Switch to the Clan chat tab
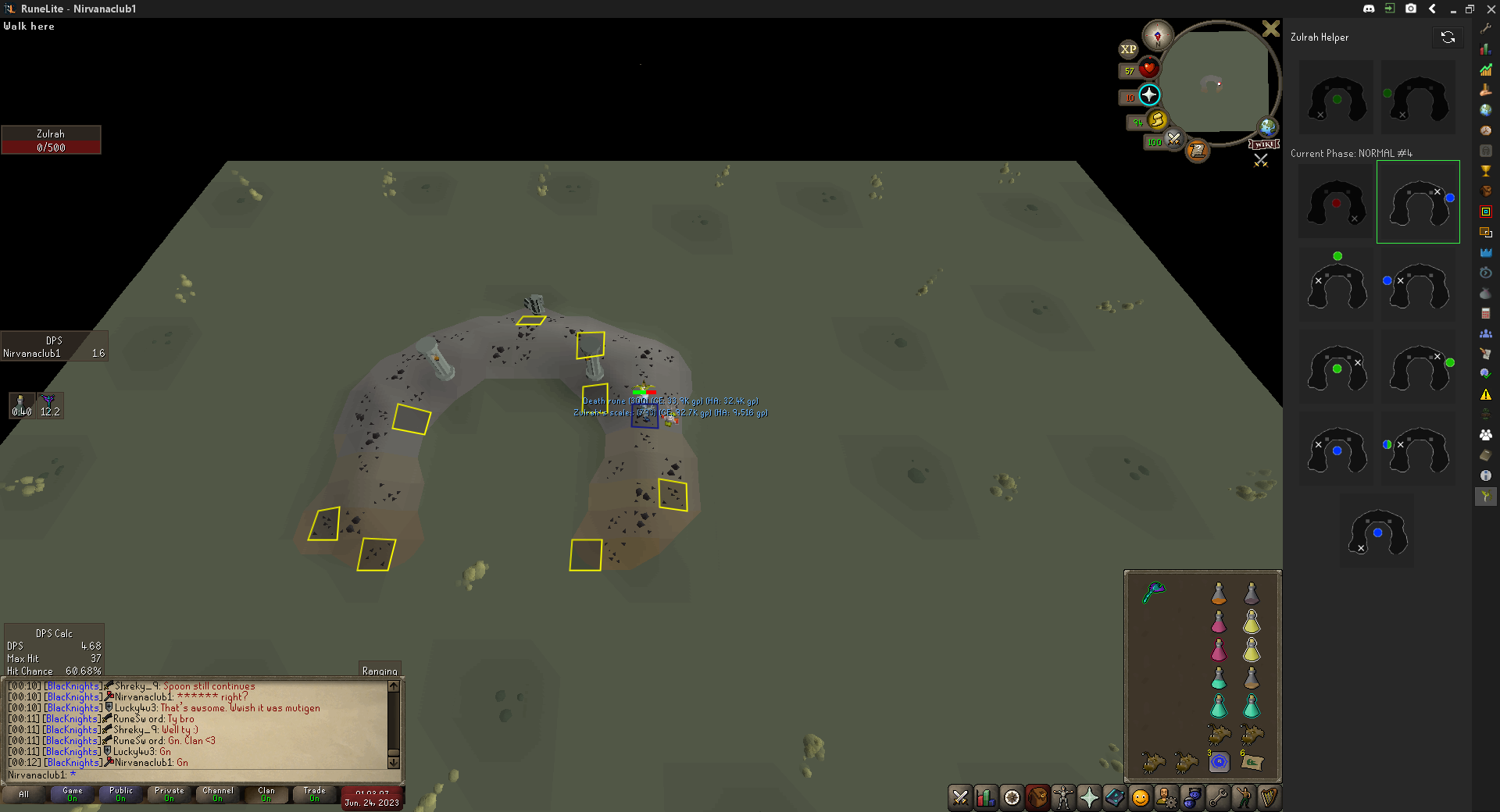Viewport: 1500px width, 812px height. point(265,795)
